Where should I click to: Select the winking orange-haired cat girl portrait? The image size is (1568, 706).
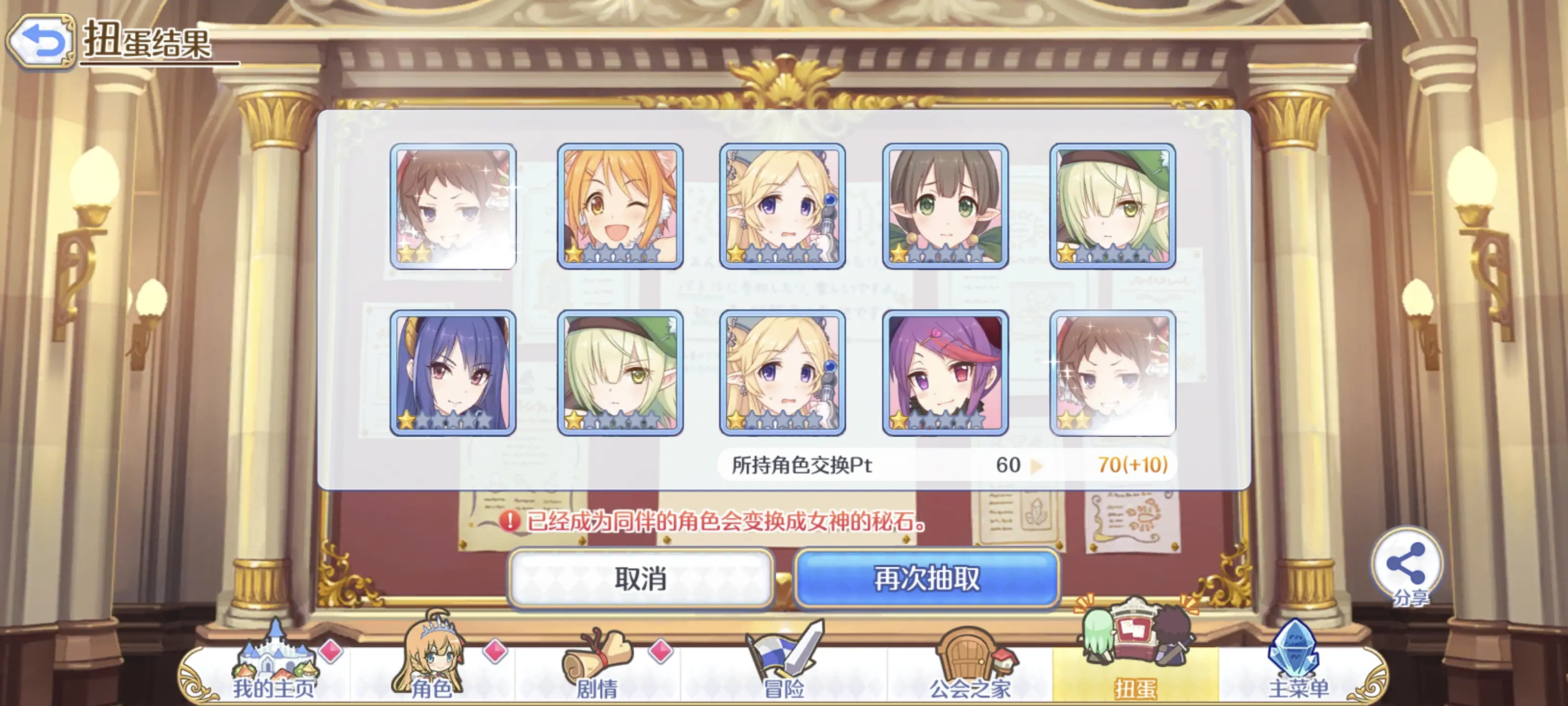620,206
